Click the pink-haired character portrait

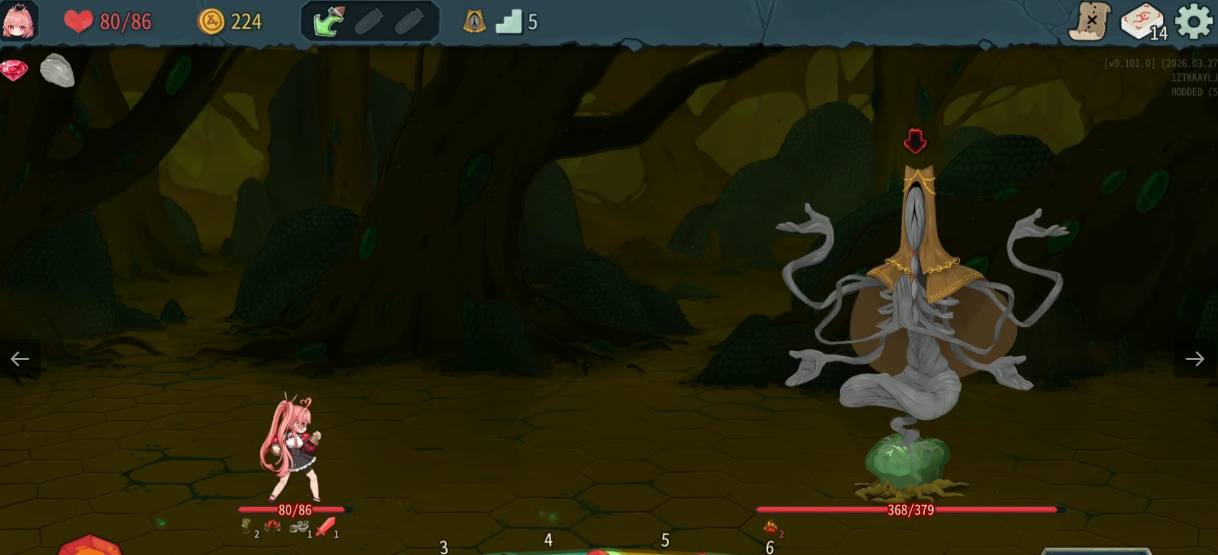19,21
